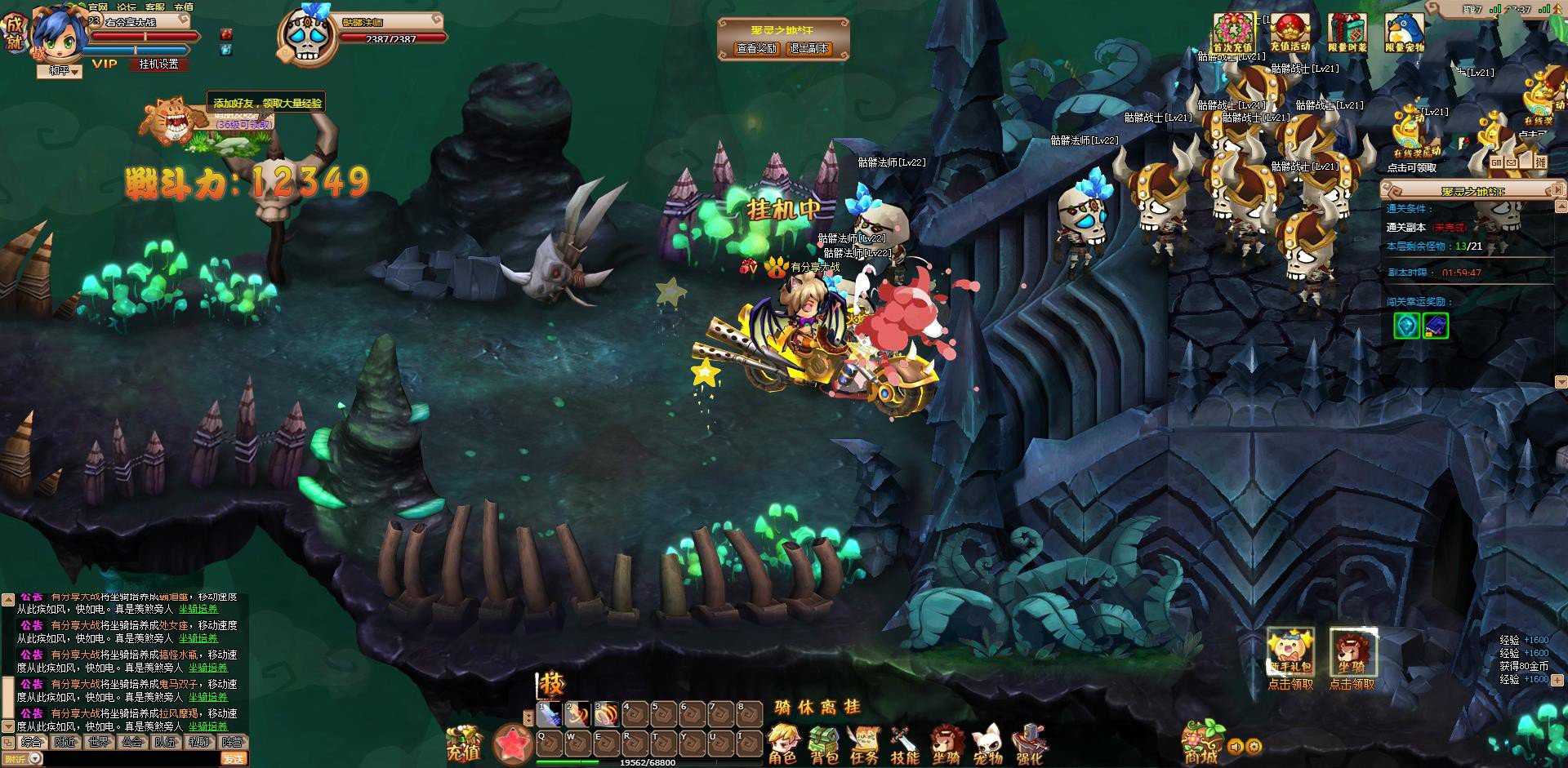Open the 技能 skills menu

(905, 744)
